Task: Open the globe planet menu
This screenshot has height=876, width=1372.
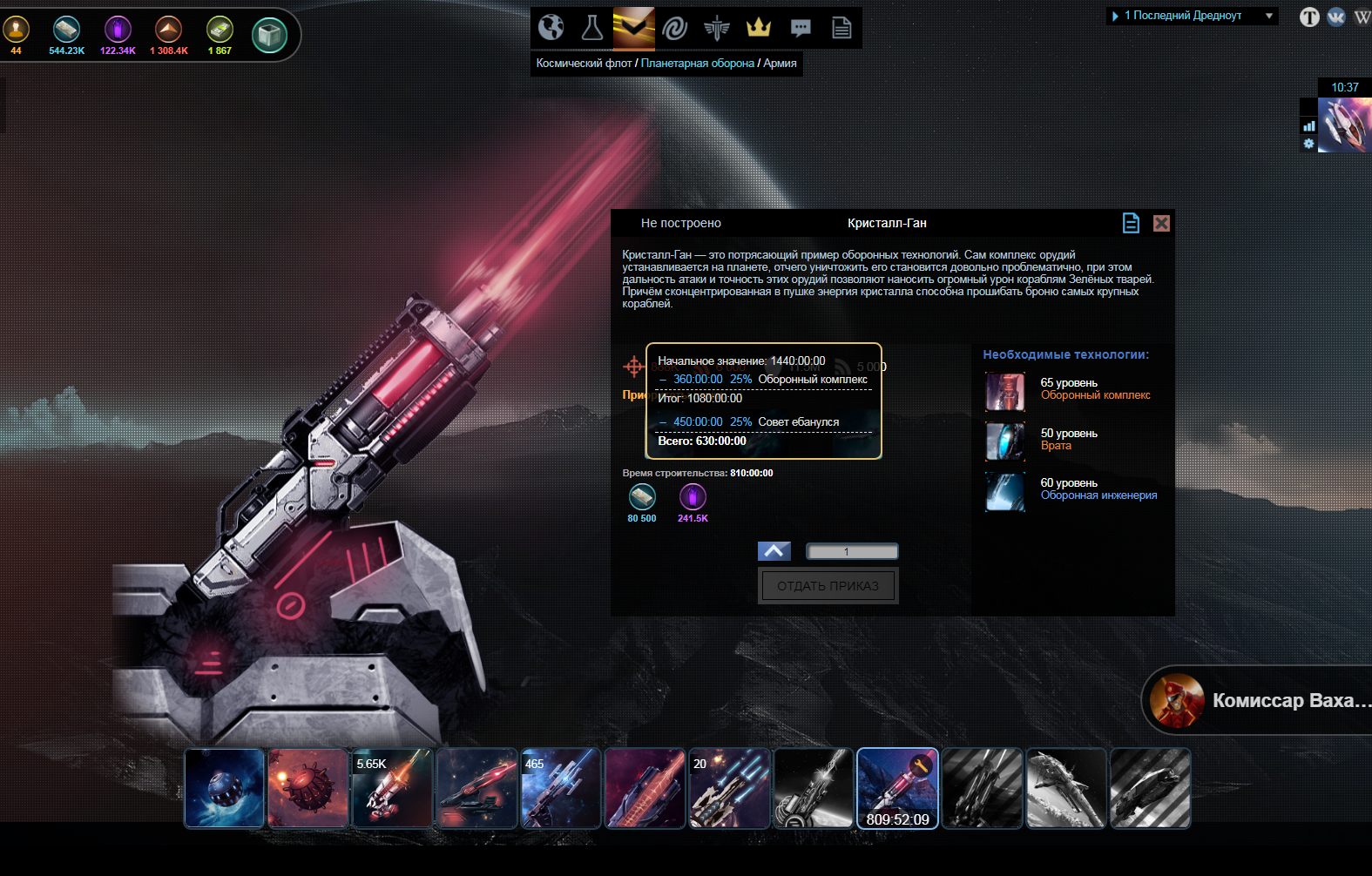Action: (551, 28)
